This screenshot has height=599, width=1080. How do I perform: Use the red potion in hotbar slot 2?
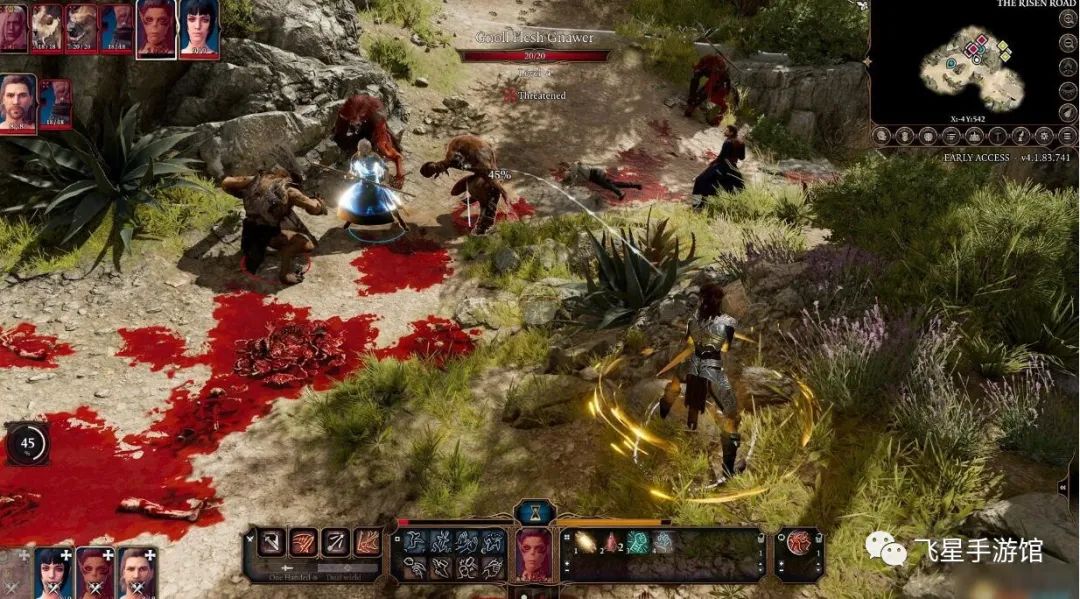pos(613,543)
